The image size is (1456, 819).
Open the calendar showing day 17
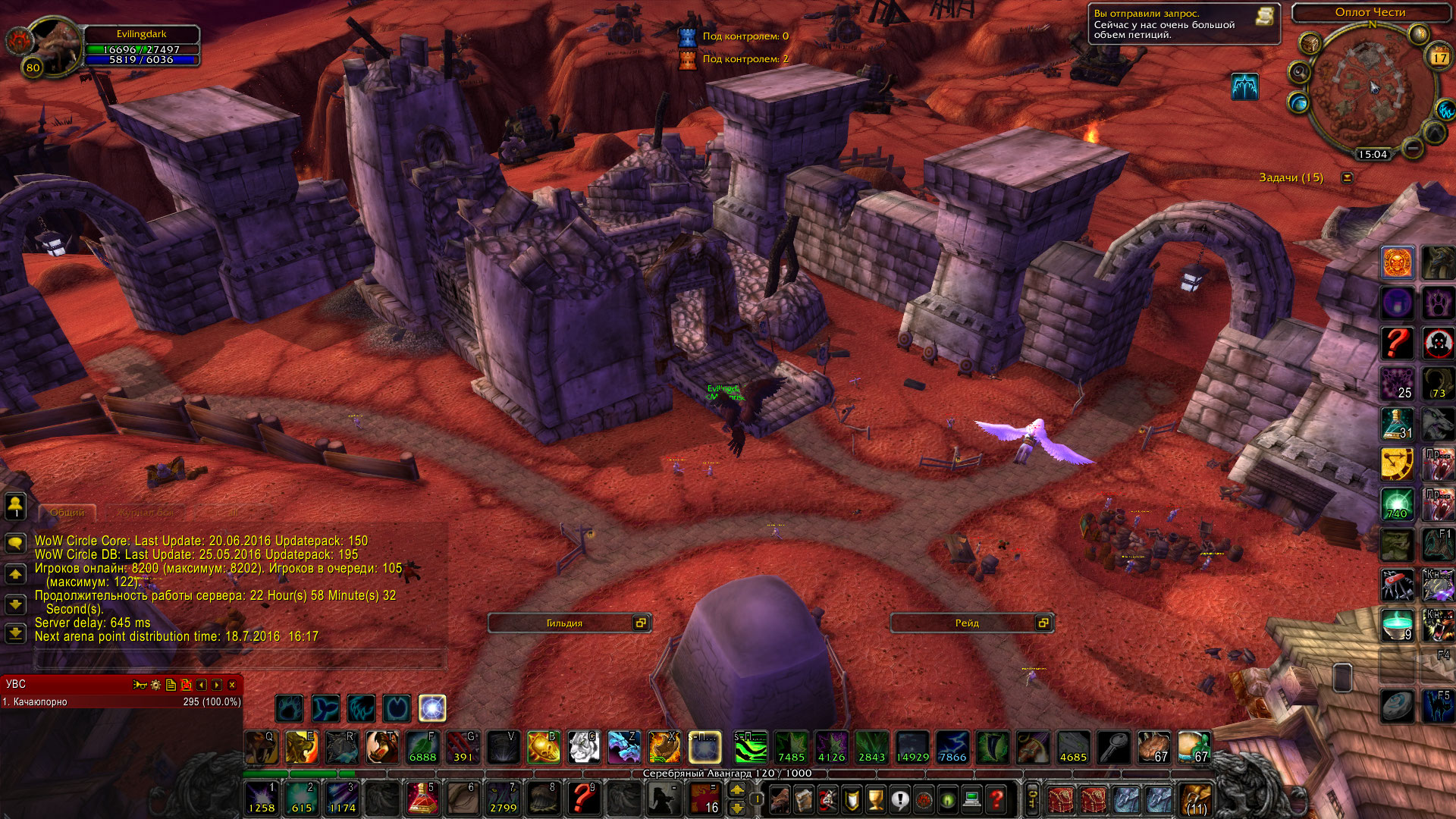(1439, 58)
